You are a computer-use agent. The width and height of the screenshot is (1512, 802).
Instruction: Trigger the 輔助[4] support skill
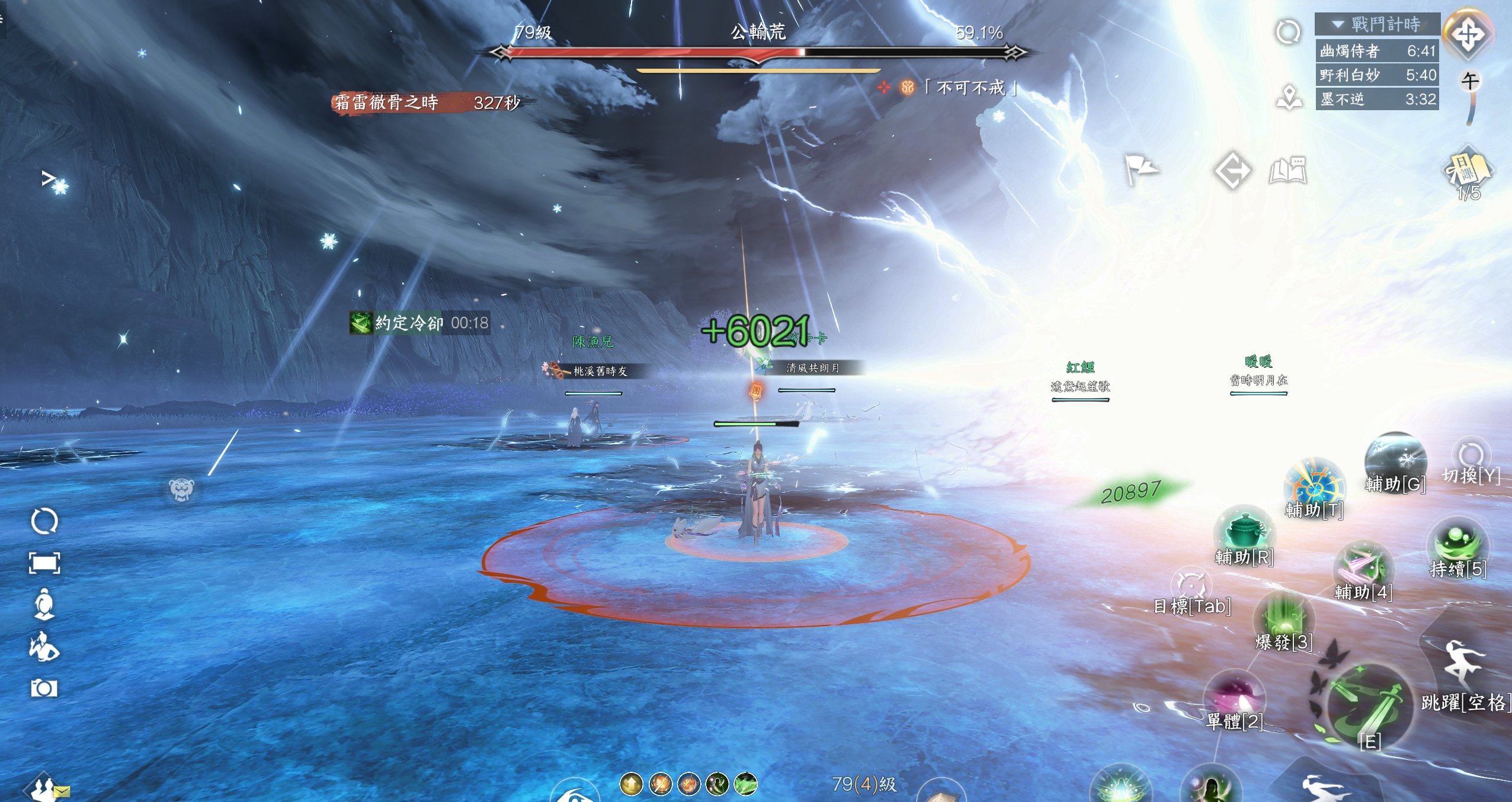click(x=1363, y=568)
